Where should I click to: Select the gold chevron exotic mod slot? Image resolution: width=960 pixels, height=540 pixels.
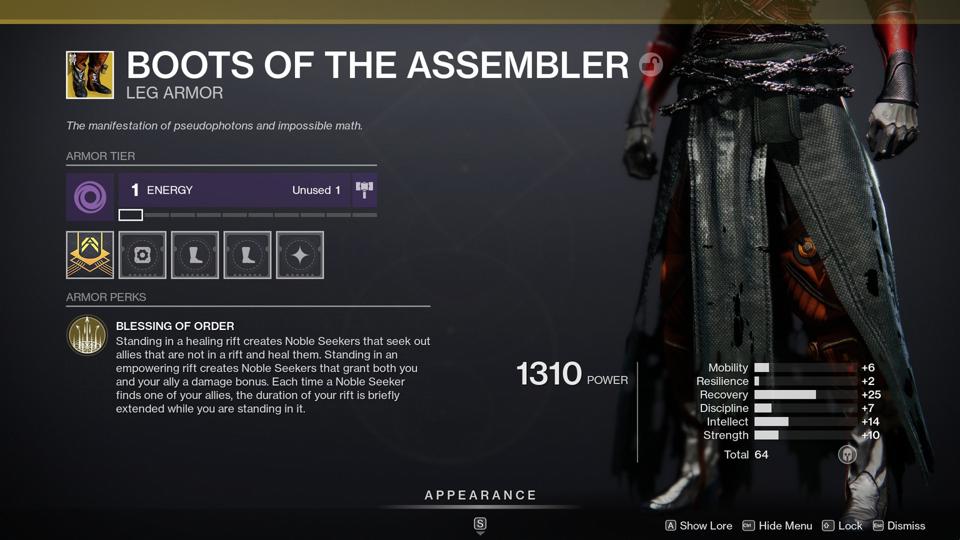(90, 255)
